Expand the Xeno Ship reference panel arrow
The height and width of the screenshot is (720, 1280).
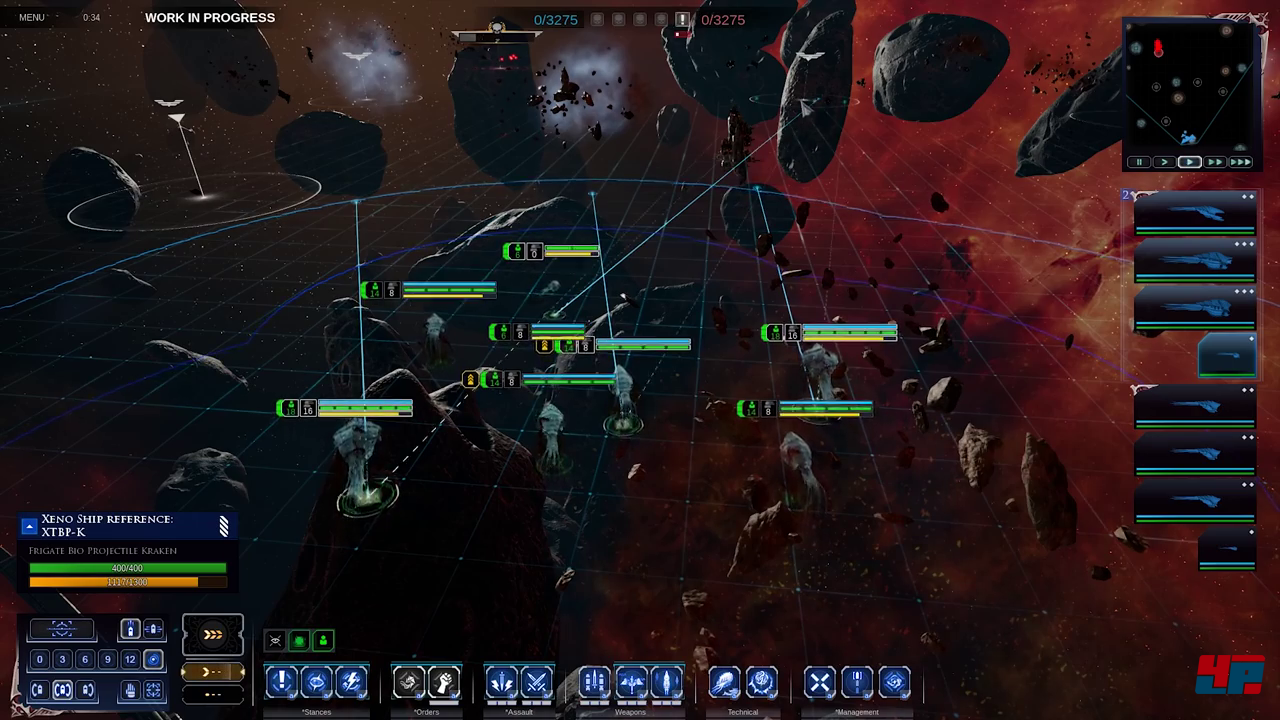pyautogui.click(x=29, y=526)
